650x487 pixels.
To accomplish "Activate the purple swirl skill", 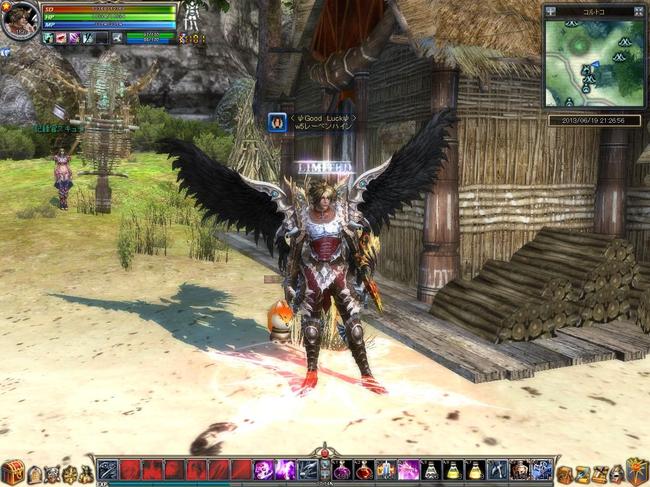I will pyautogui.click(x=264, y=470).
